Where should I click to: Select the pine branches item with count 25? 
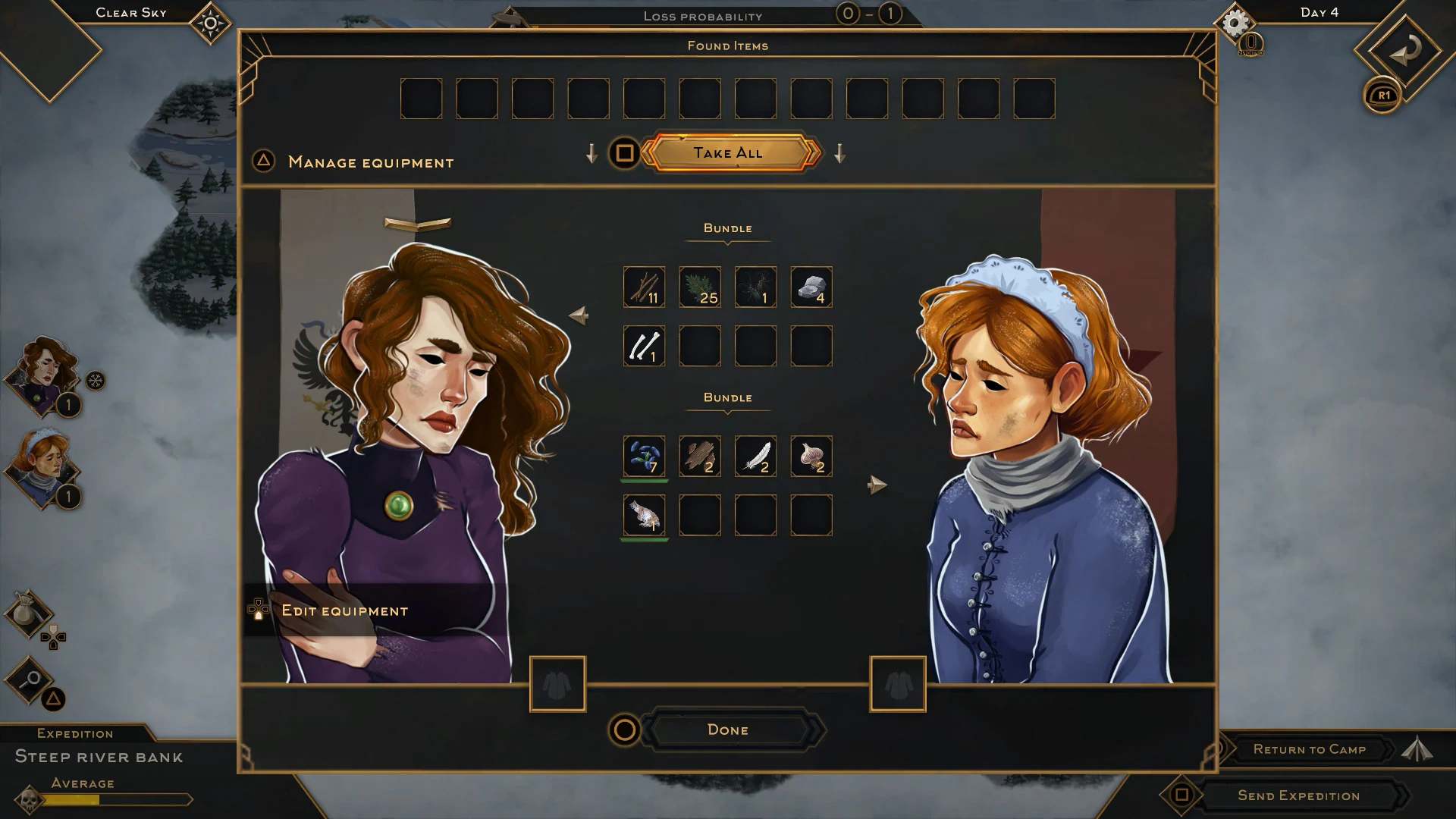point(699,287)
